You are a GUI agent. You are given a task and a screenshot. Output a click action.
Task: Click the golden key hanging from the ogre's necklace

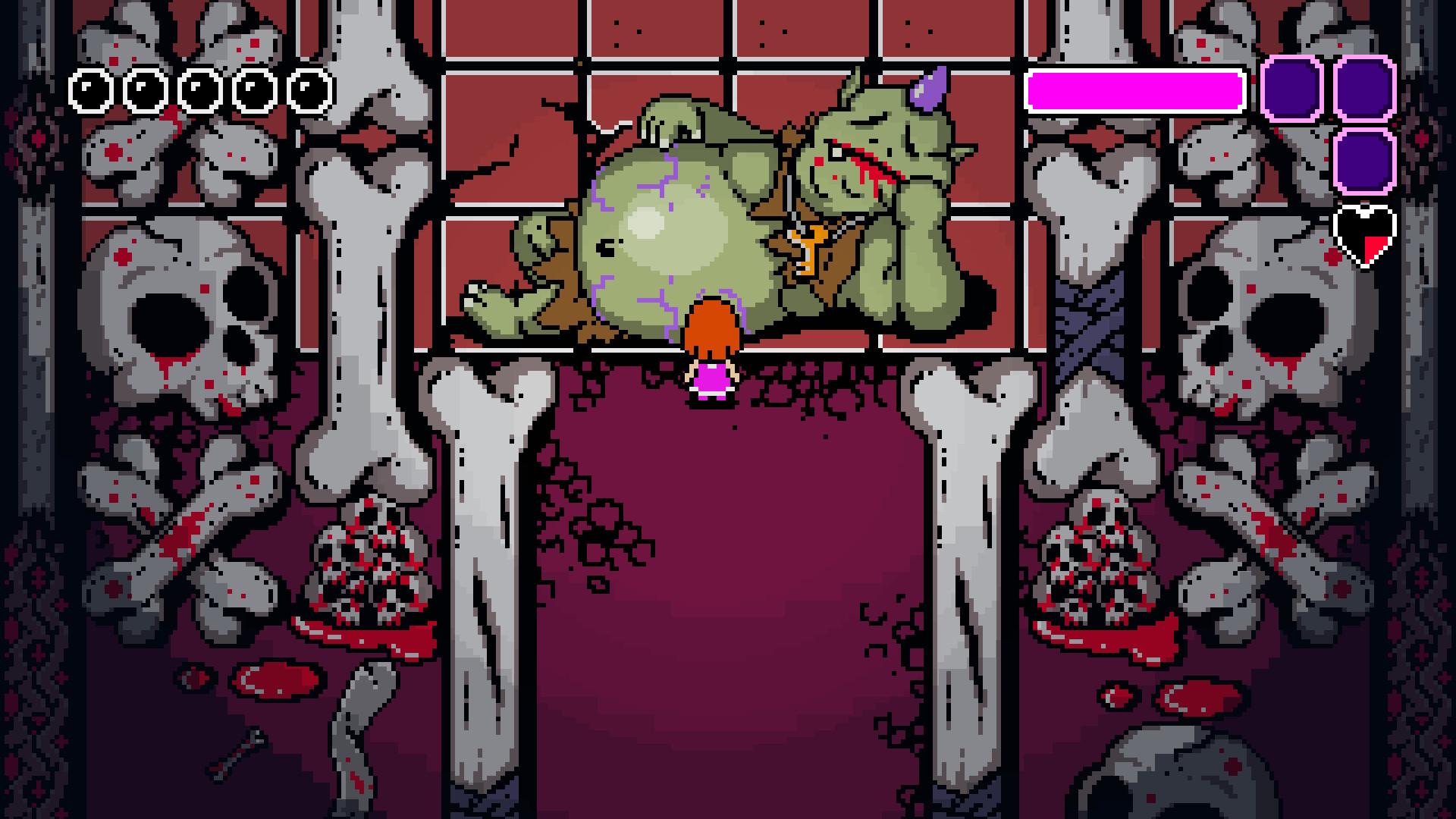(x=811, y=246)
